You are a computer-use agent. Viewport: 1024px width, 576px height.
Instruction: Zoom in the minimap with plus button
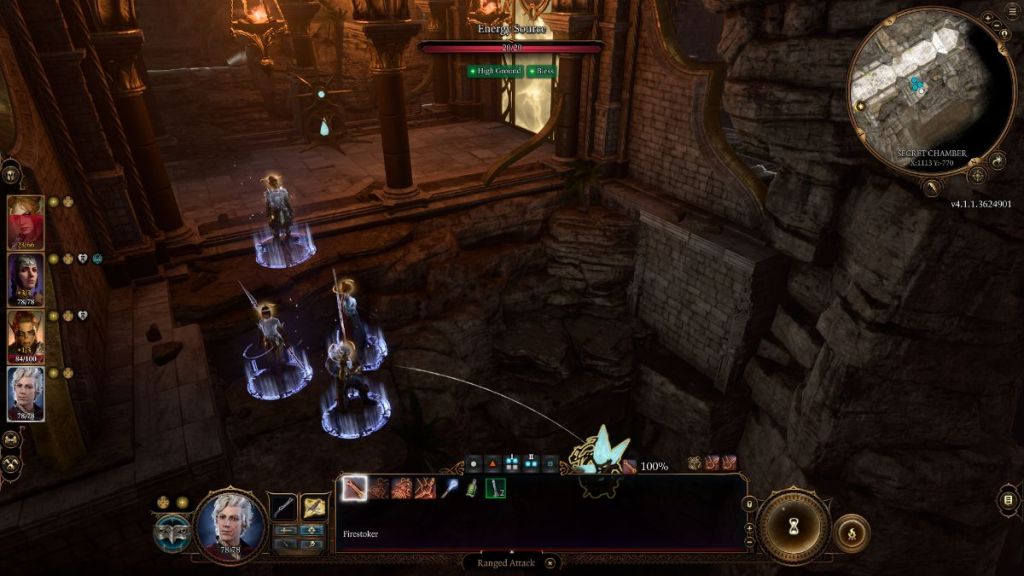[988, 19]
